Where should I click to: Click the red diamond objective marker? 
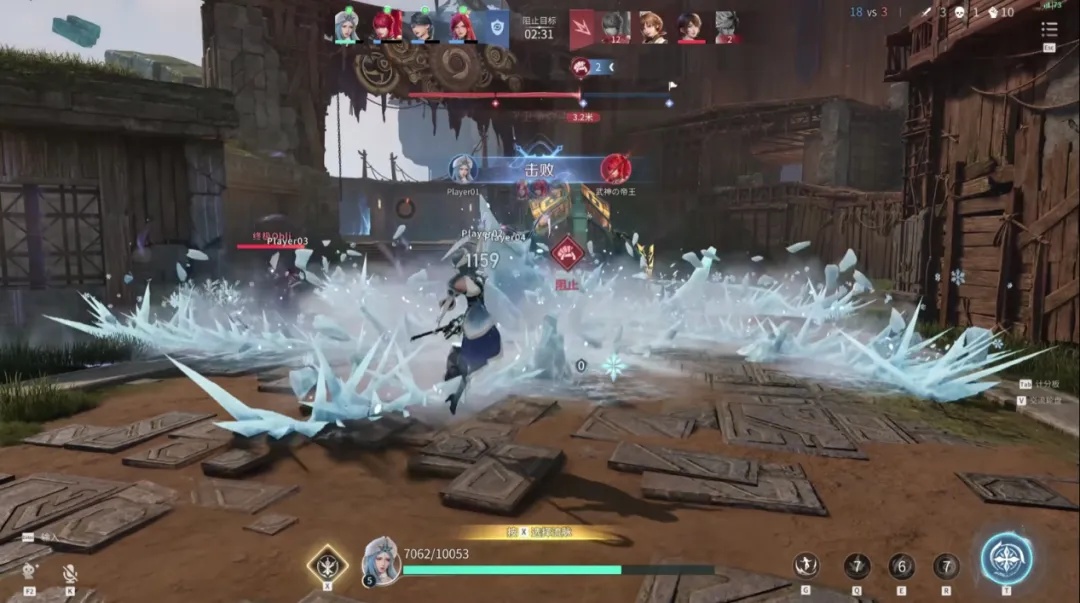coord(566,253)
